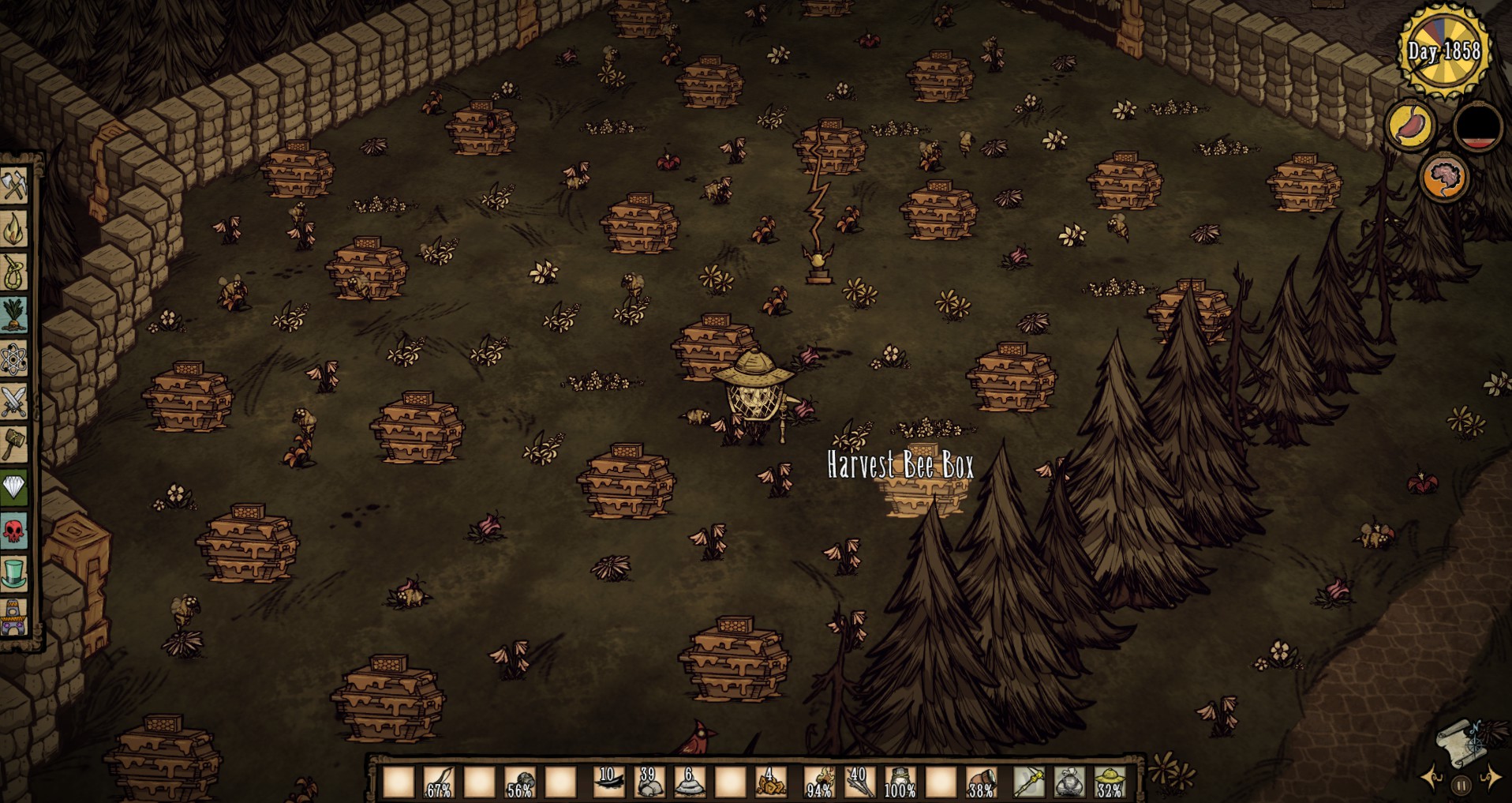Choose the Fight crossed-swords crafting tab

14,403
